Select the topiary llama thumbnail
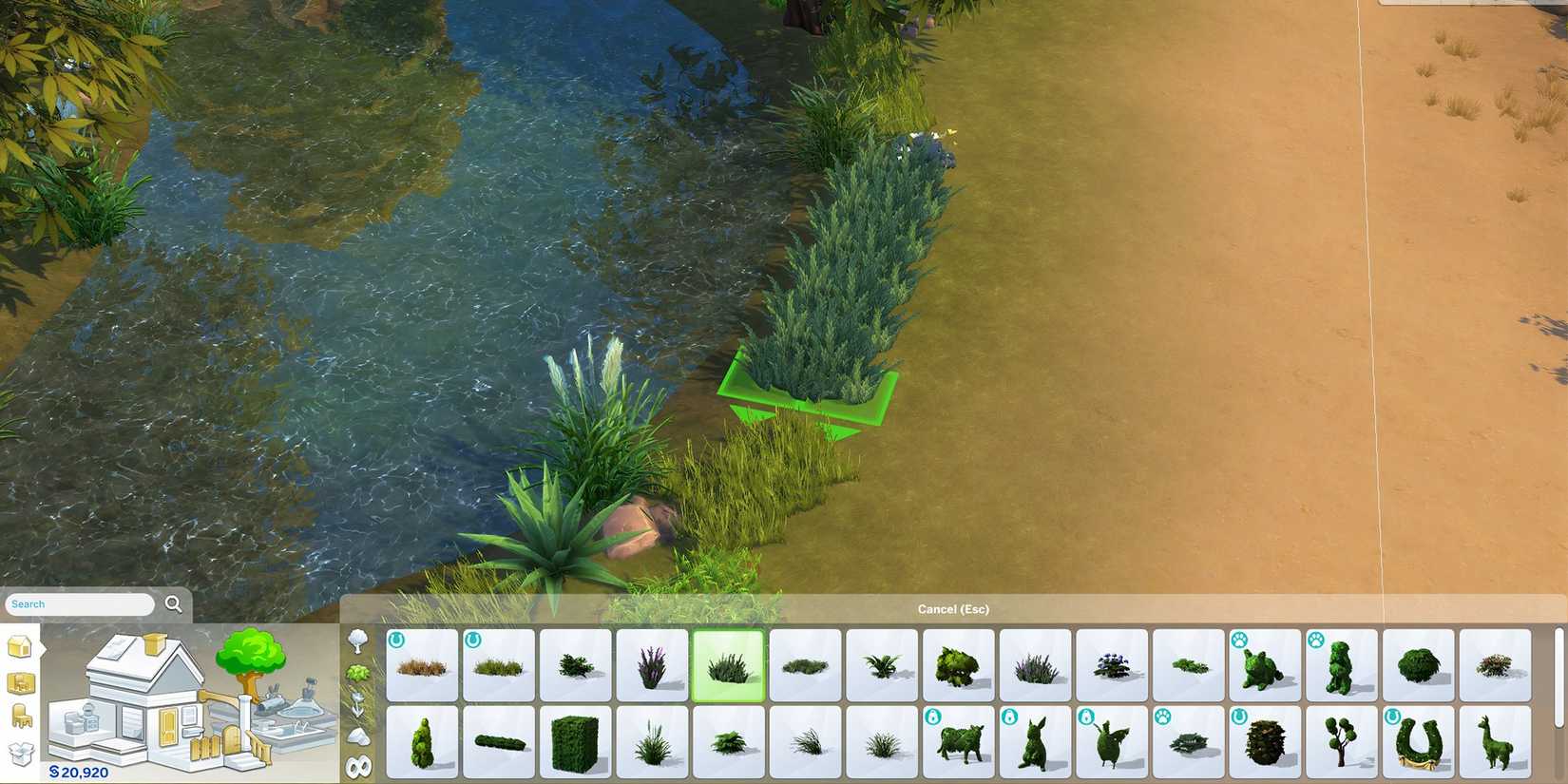 1495,741
